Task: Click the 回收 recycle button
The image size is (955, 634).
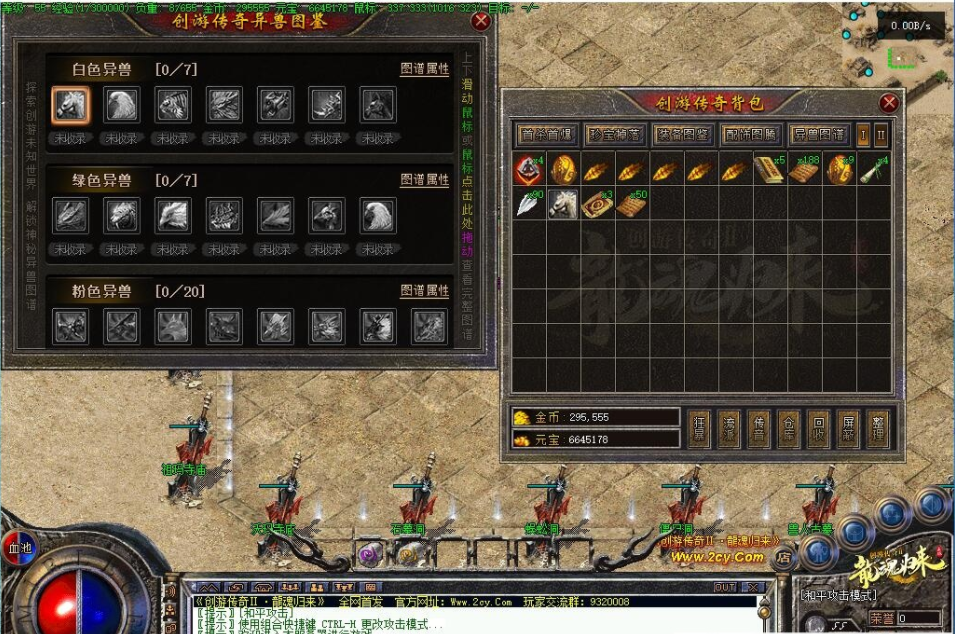Action: click(x=818, y=427)
